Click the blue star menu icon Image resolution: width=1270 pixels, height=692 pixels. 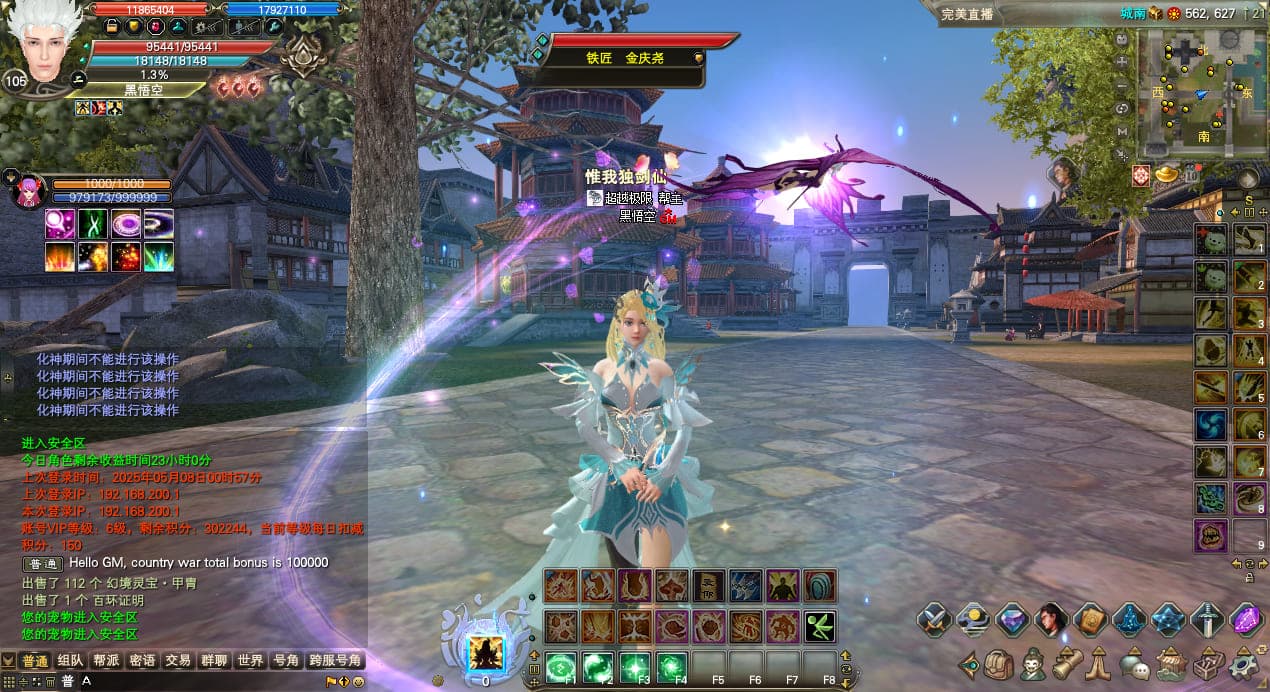tap(1168, 620)
